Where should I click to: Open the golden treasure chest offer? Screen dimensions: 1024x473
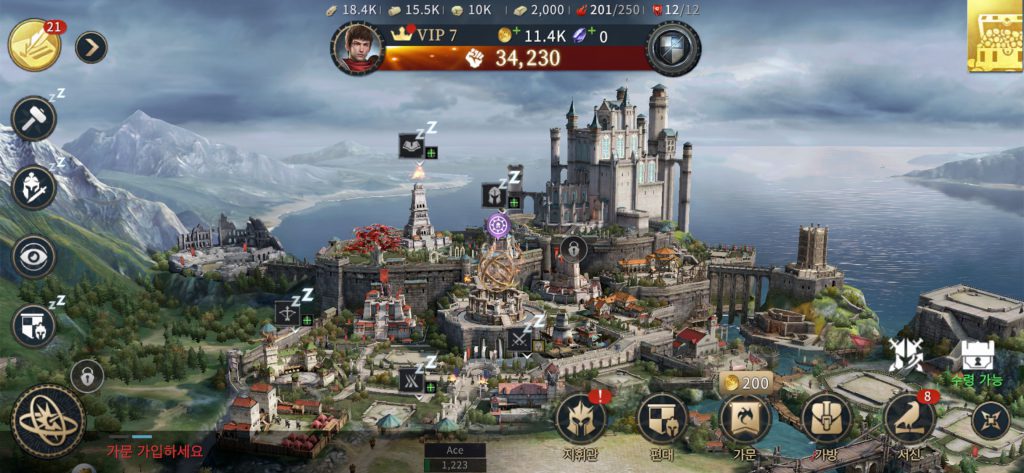pyautogui.click(x=995, y=36)
